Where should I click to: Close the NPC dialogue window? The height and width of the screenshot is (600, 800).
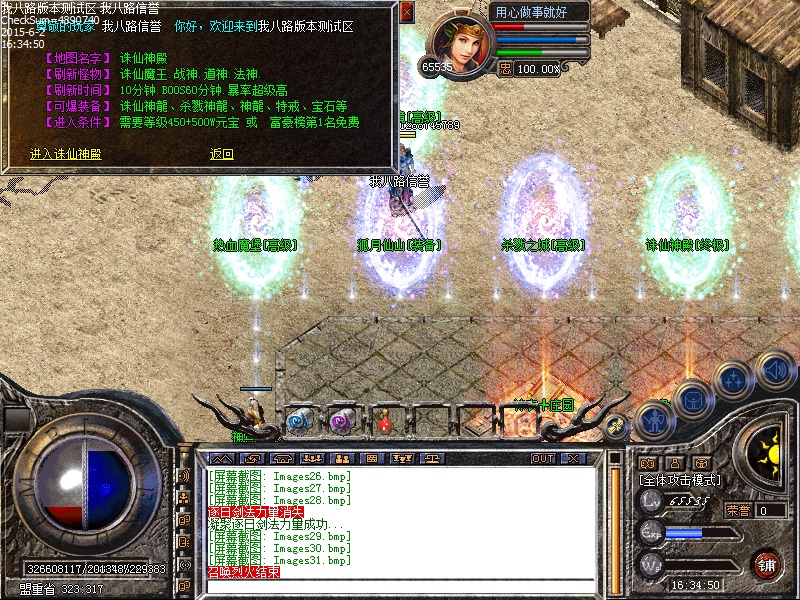pyautogui.click(x=406, y=13)
